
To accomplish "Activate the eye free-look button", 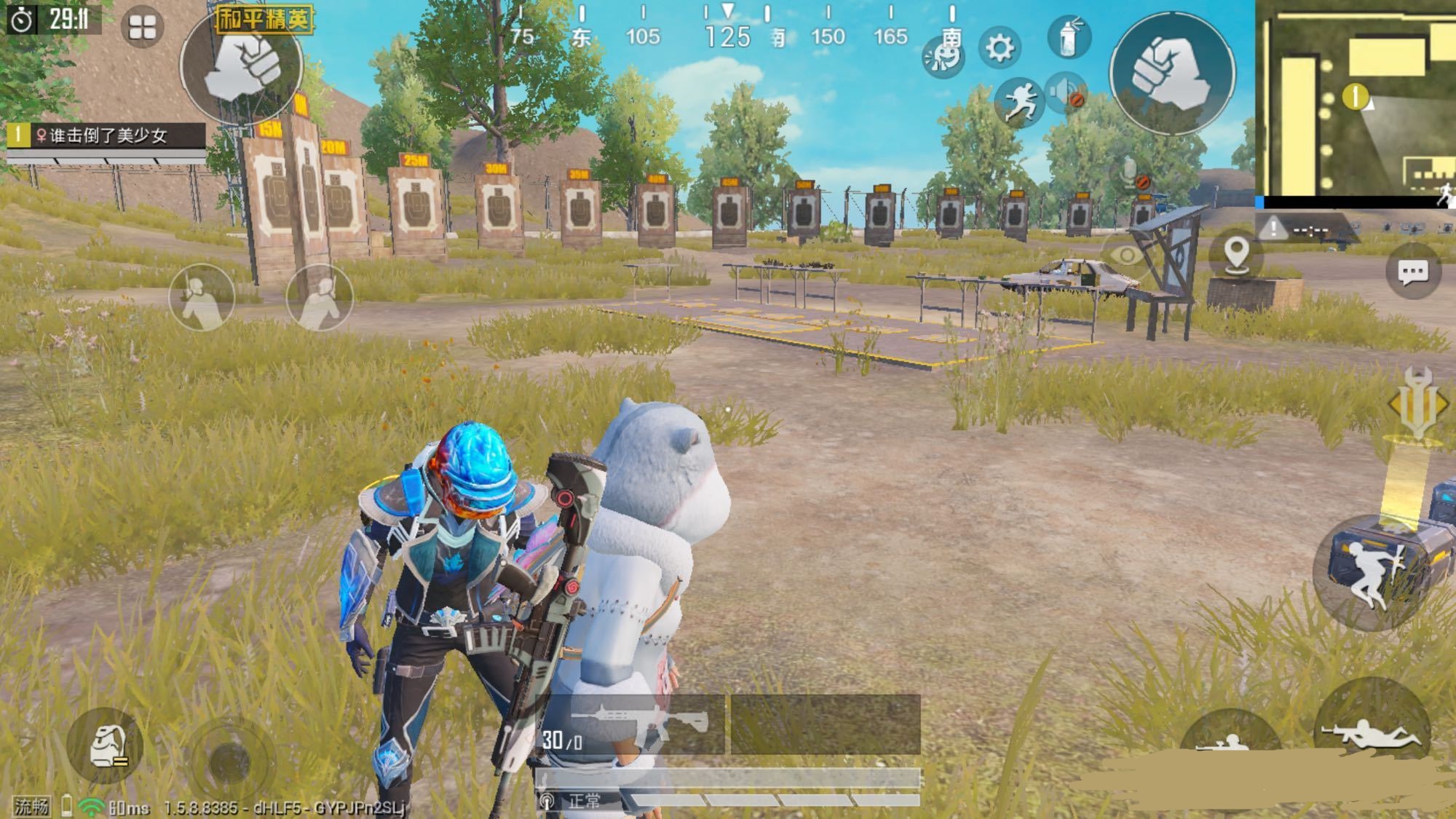I will (1126, 255).
